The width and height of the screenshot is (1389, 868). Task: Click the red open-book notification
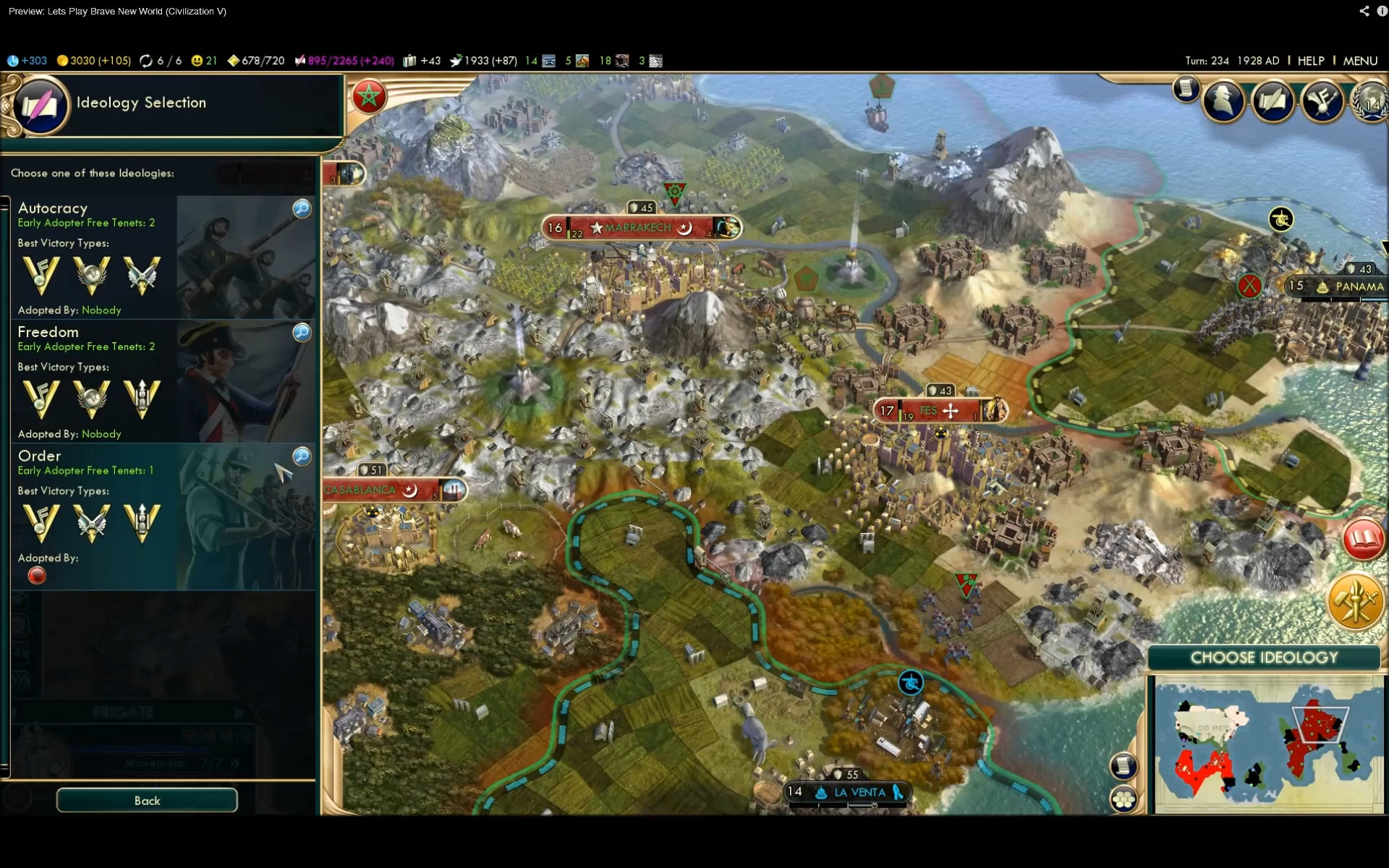pos(1363,539)
